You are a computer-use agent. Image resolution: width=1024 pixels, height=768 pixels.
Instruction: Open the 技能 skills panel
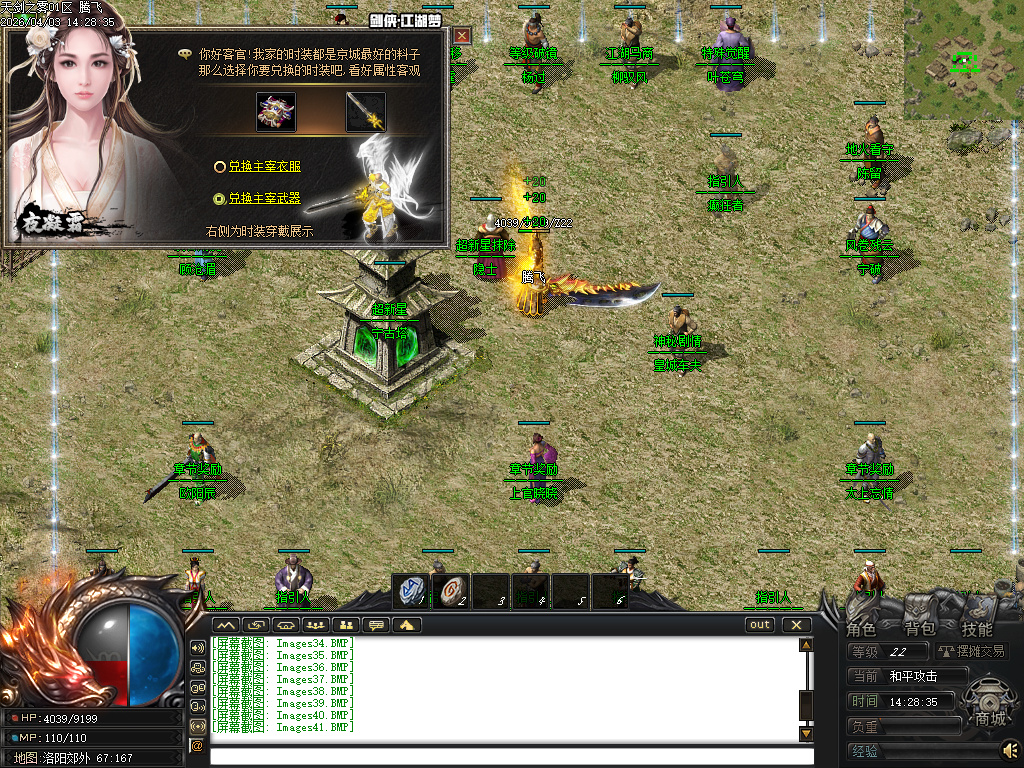(x=977, y=629)
